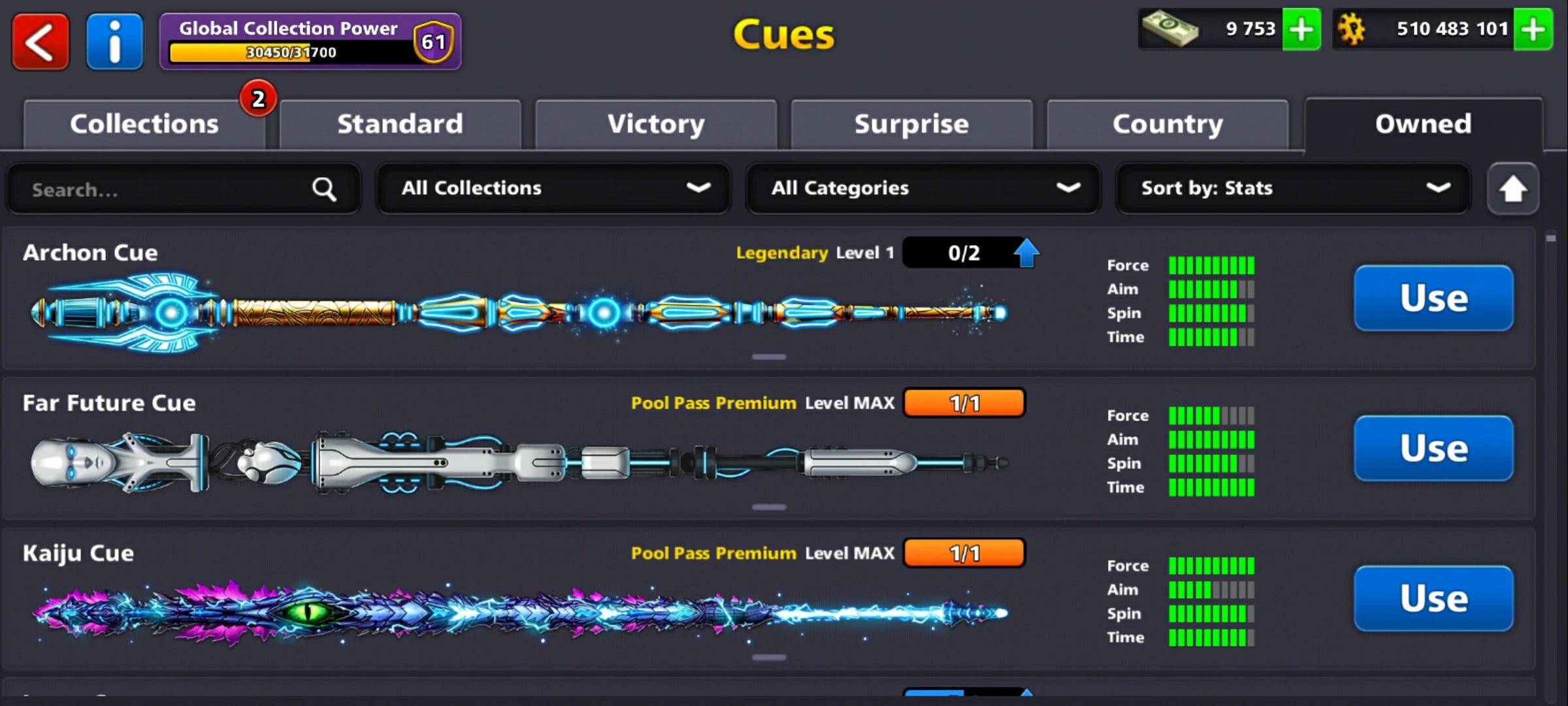Tap the 1/1 level badge on Kaiju Cue
1568x706 pixels.
[964, 552]
